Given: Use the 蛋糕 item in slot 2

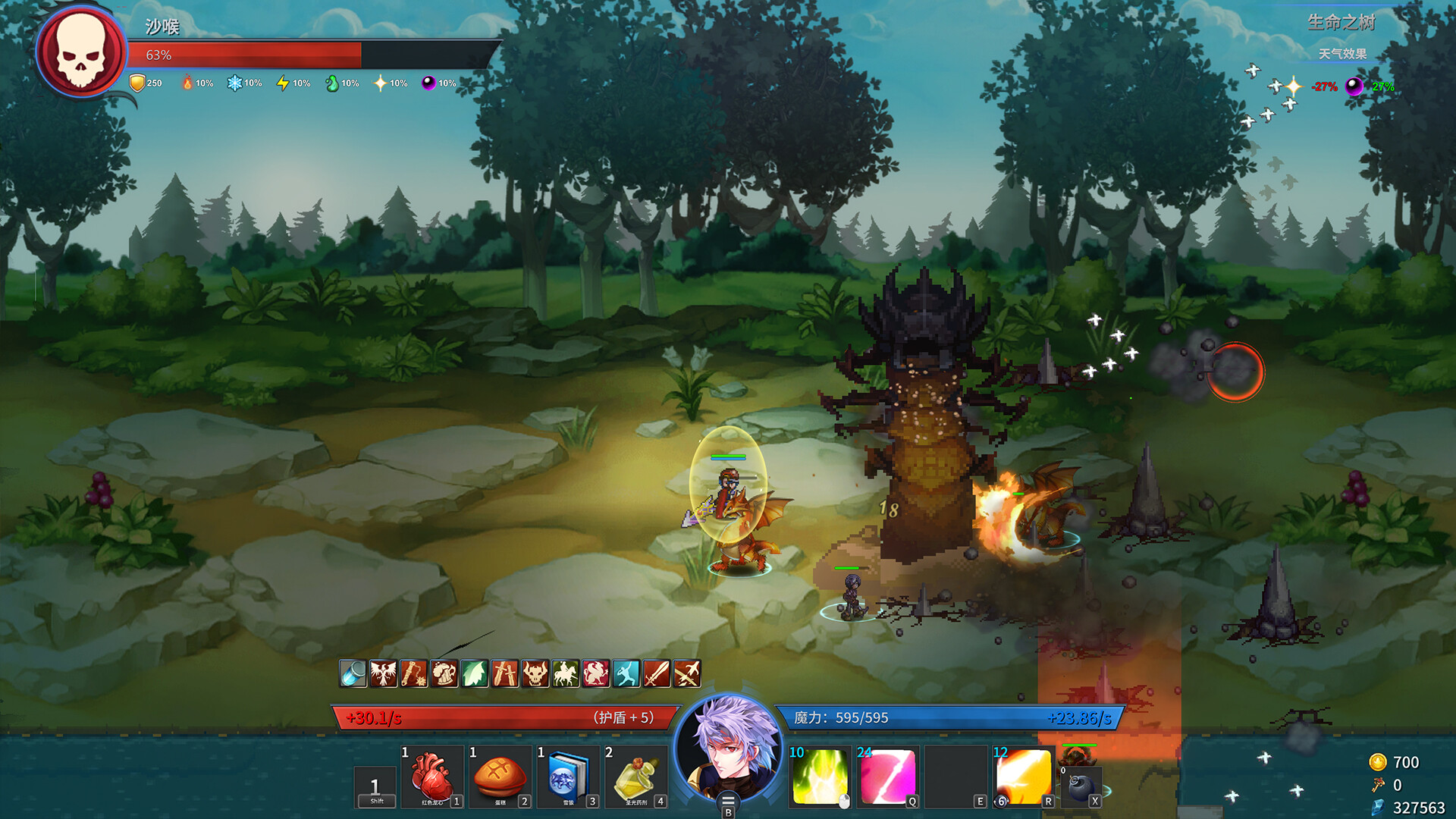Looking at the screenshot, I should [500, 775].
